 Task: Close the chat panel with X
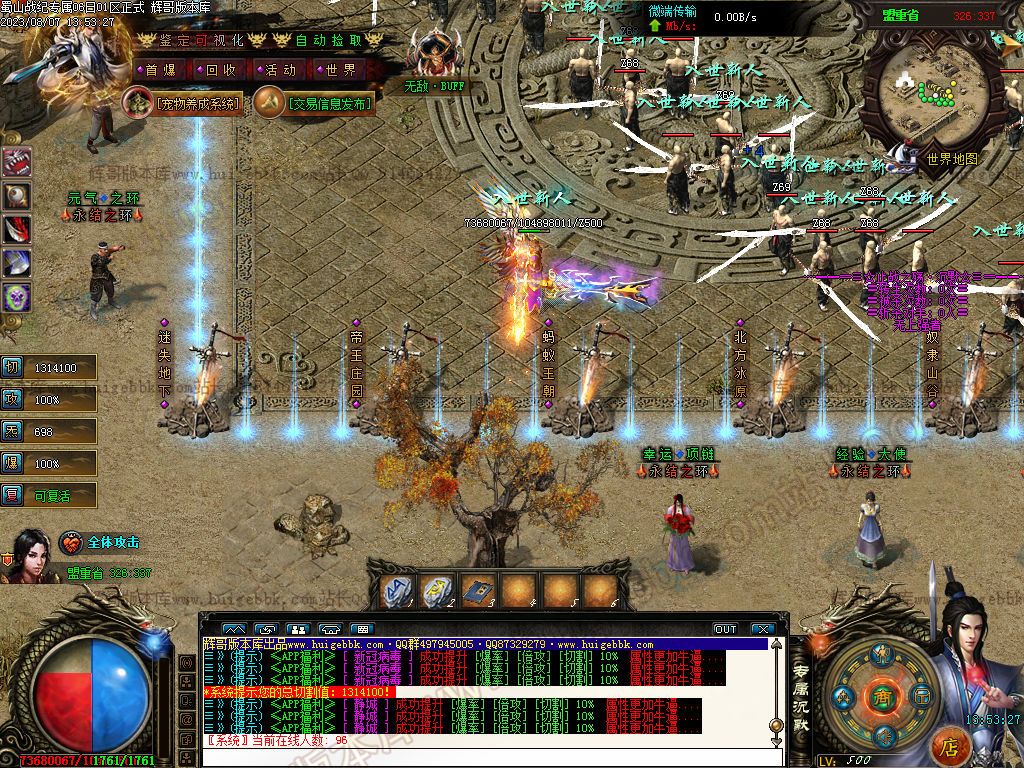(x=764, y=629)
